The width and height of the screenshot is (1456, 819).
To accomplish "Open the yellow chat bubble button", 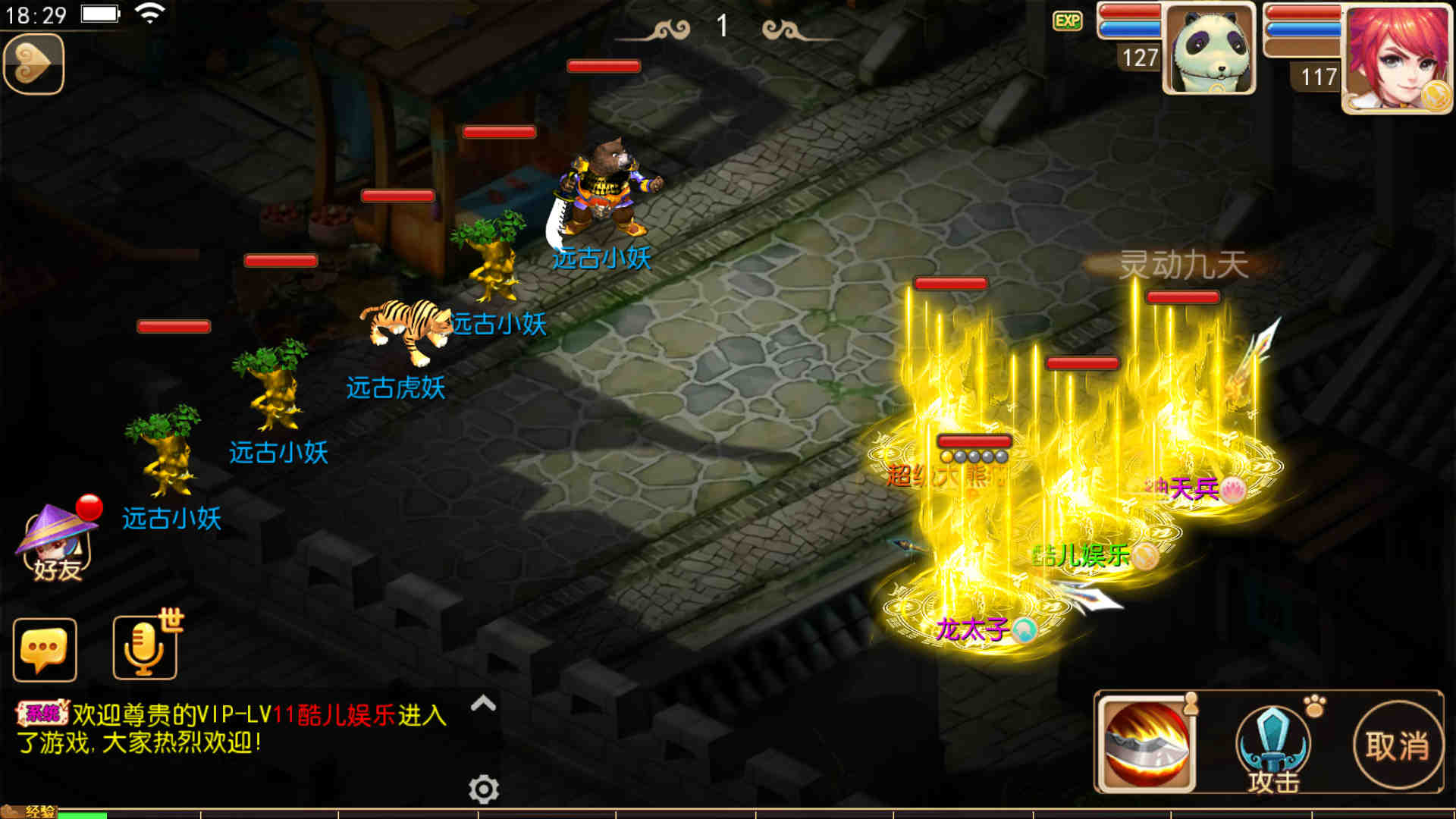I will (x=45, y=650).
